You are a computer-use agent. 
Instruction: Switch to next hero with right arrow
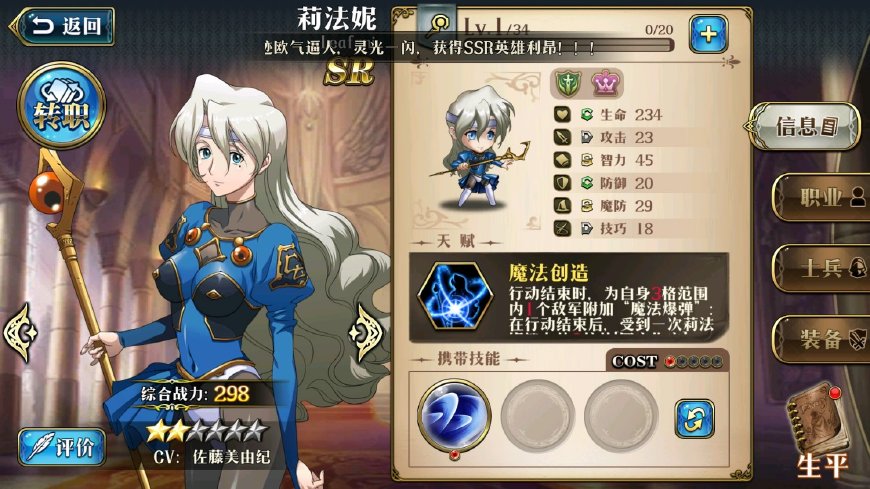coord(367,326)
